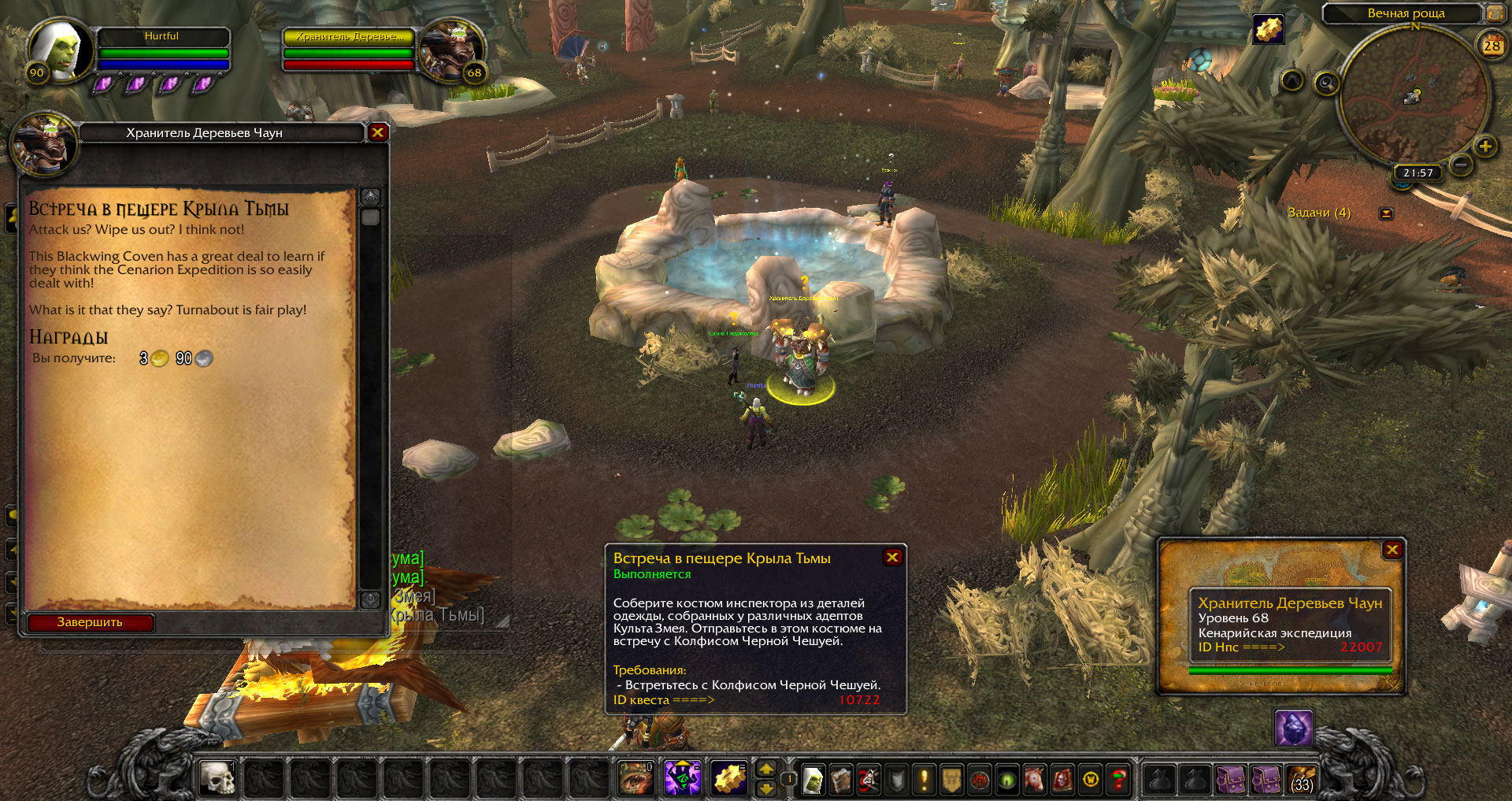Click the target portrait of Хранитель Деревьев
The height and width of the screenshot is (801, 1512).
(x=450, y=51)
